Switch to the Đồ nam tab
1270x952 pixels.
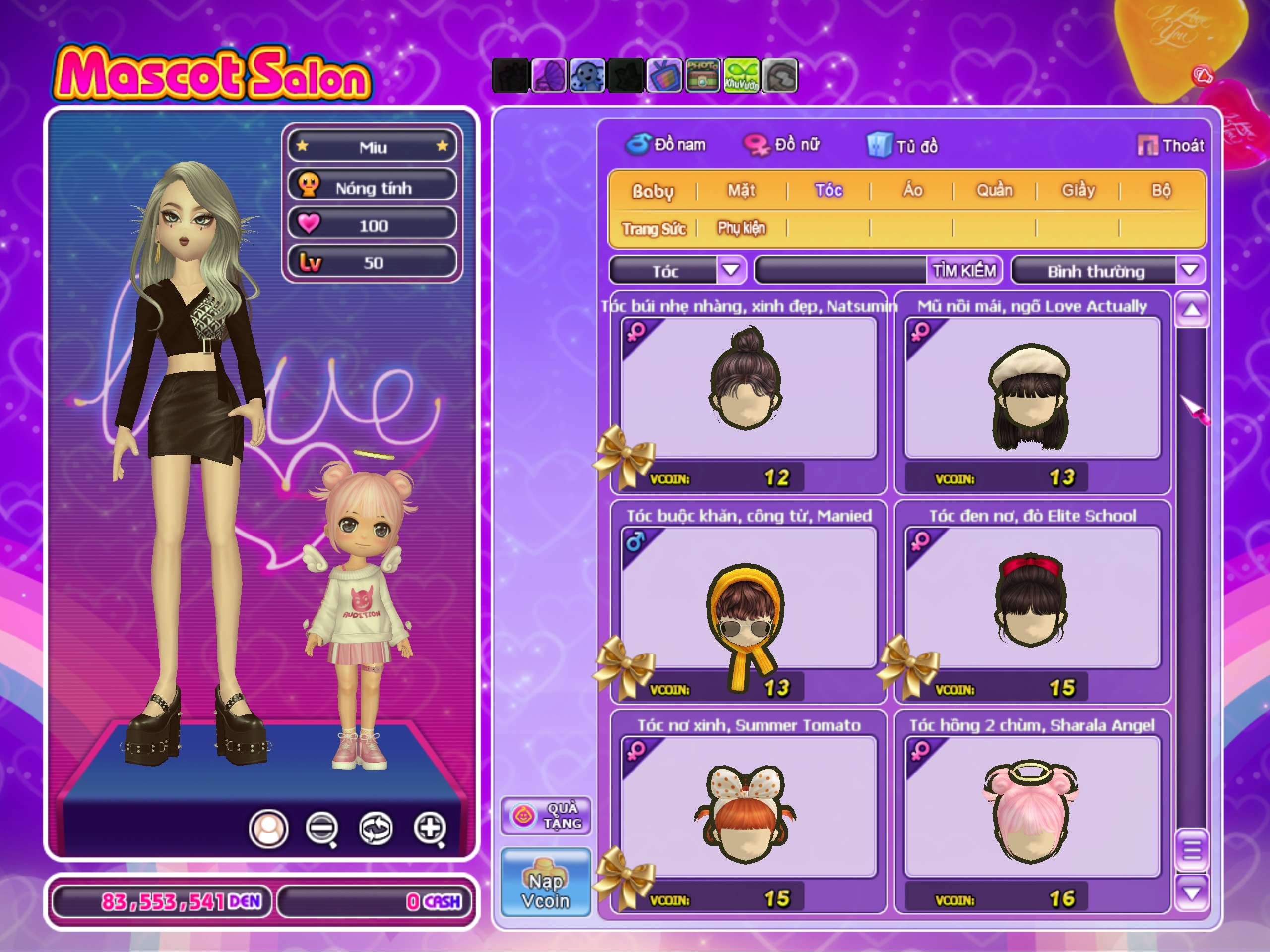pos(667,145)
